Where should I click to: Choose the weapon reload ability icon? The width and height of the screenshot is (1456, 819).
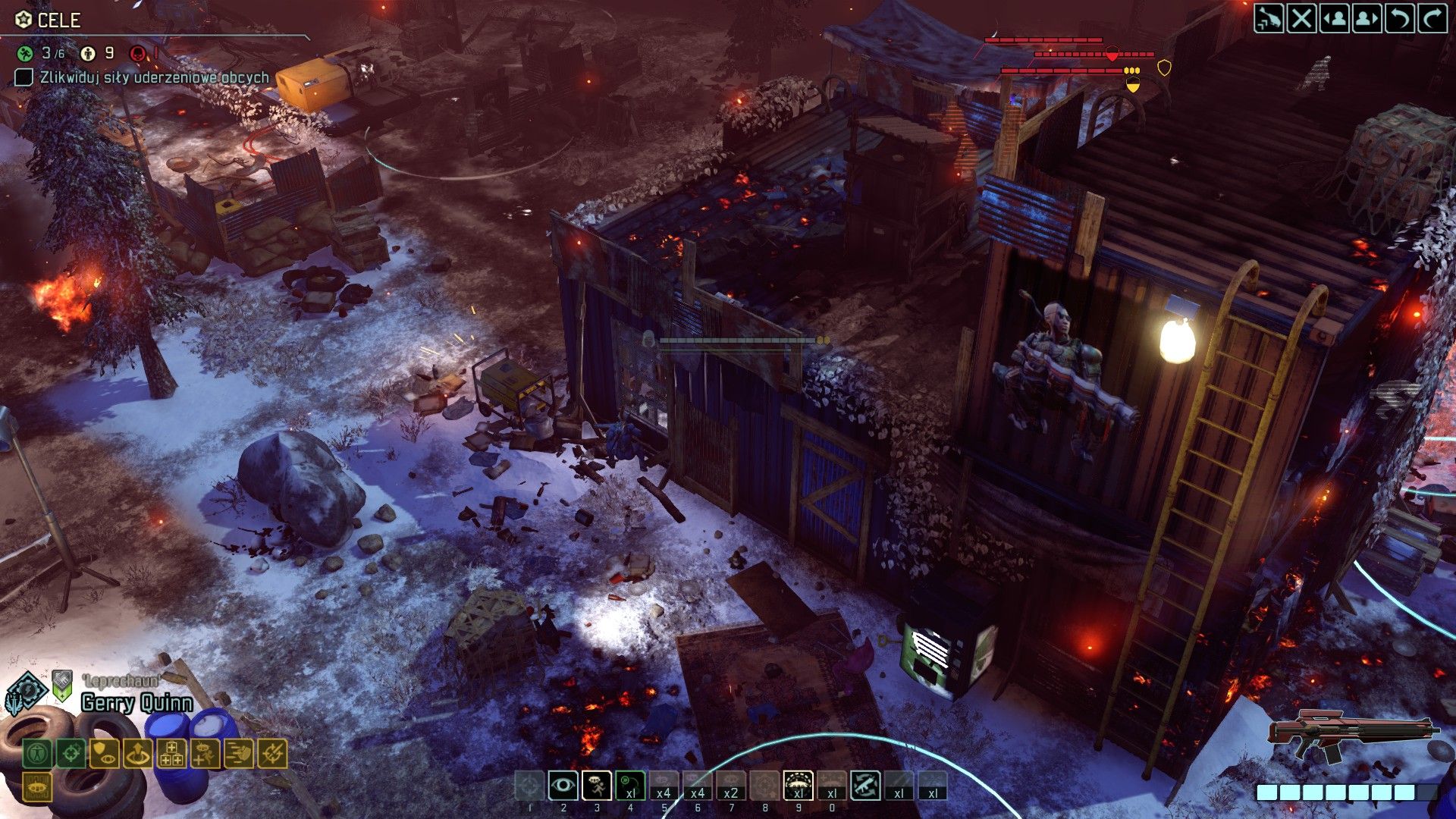(864, 786)
